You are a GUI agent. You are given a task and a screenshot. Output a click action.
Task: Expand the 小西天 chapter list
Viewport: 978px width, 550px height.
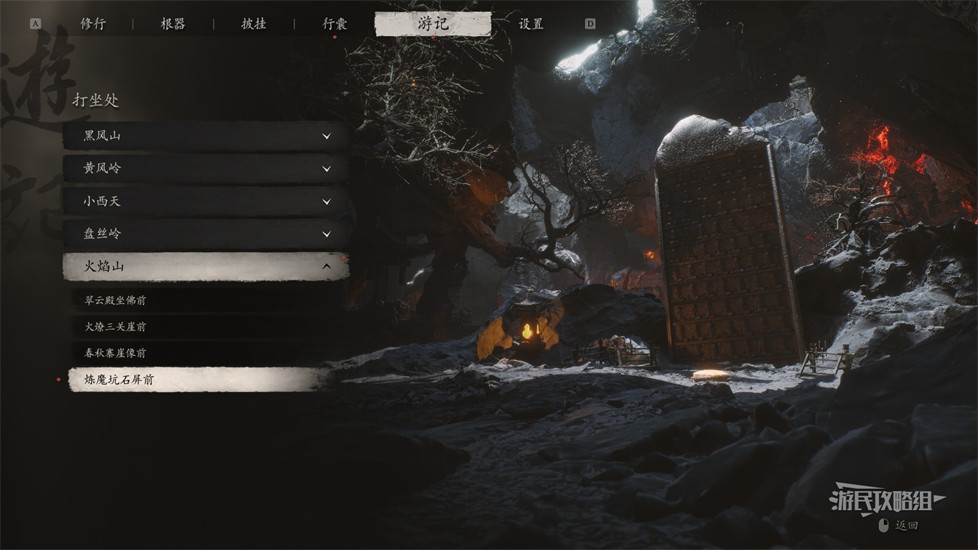click(205, 201)
